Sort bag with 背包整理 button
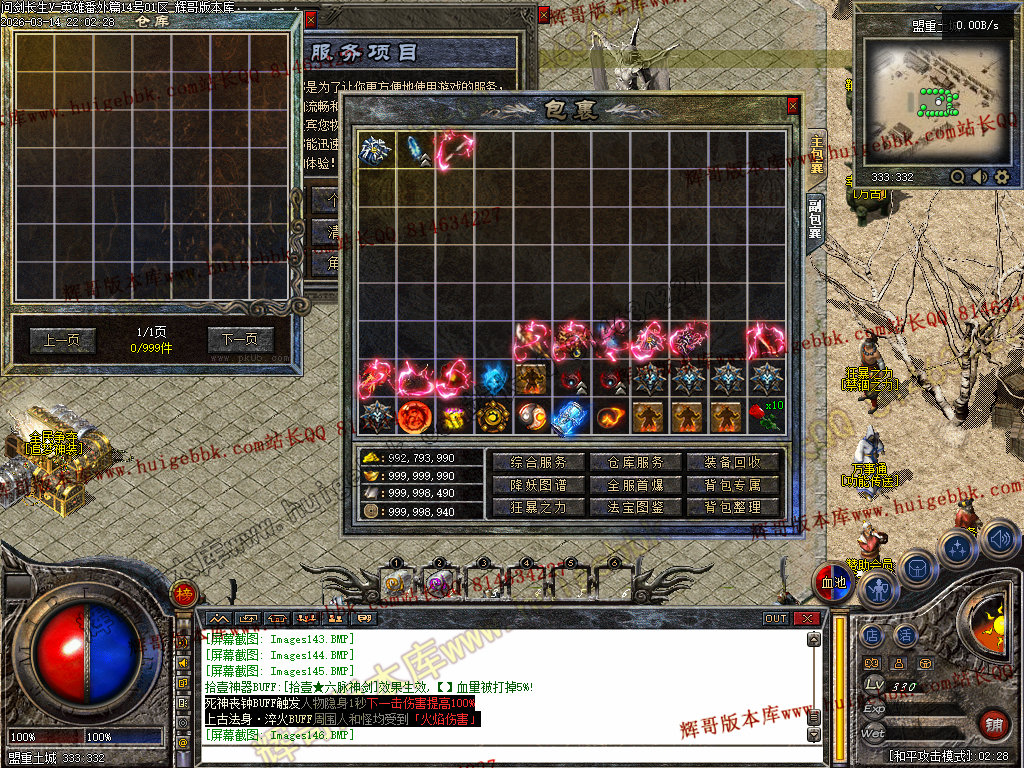1024x768 pixels. tap(733, 507)
